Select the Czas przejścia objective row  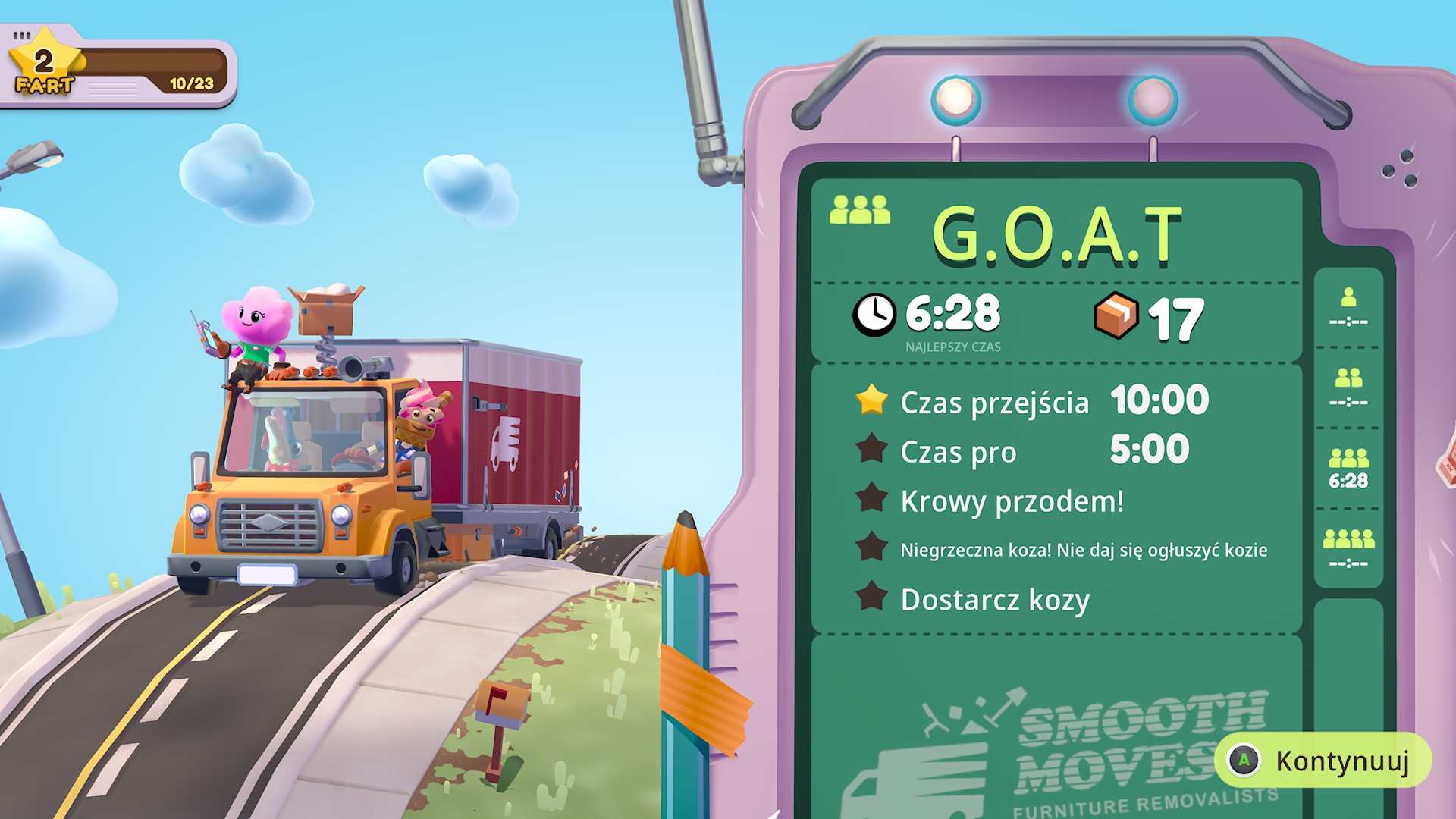click(x=1031, y=401)
